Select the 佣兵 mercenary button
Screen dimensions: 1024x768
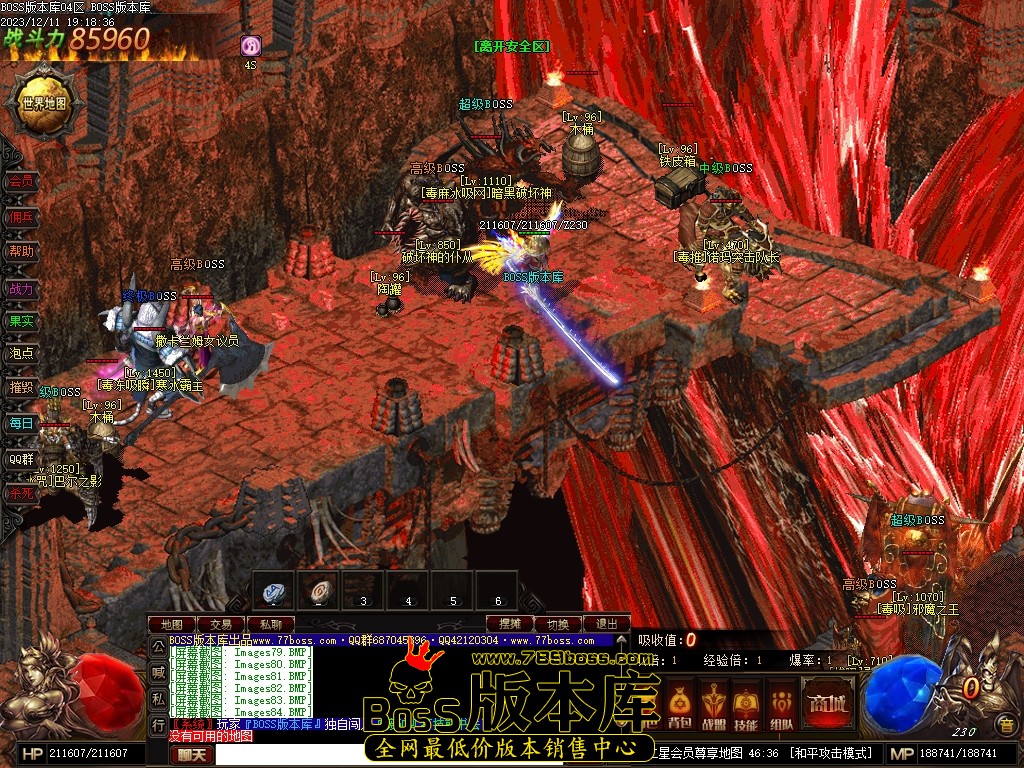click(21, 216)
